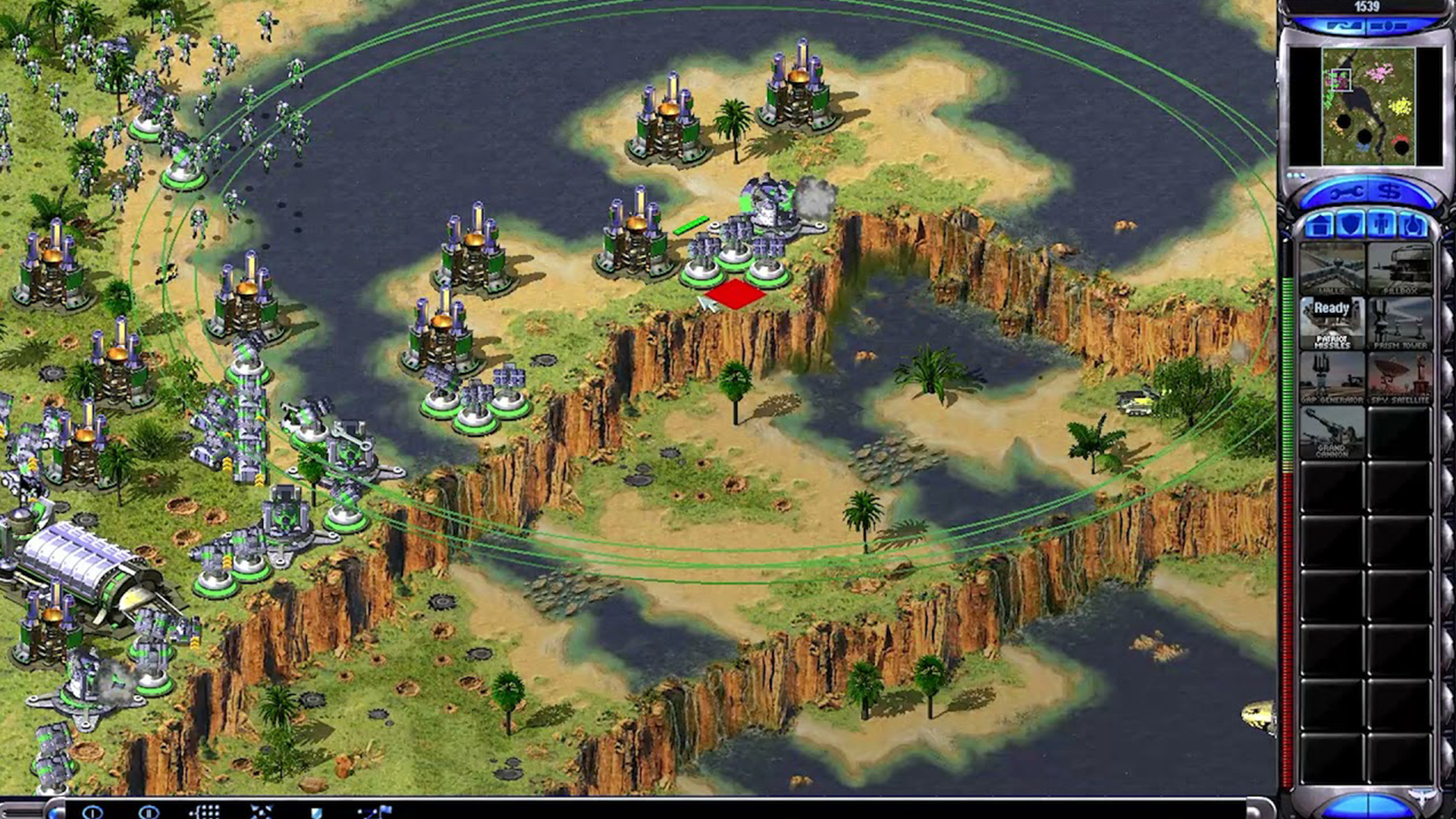This screenshot has width=1456, height=819.
Task: Activate the guard shield command button
Action: pos(317,812)
